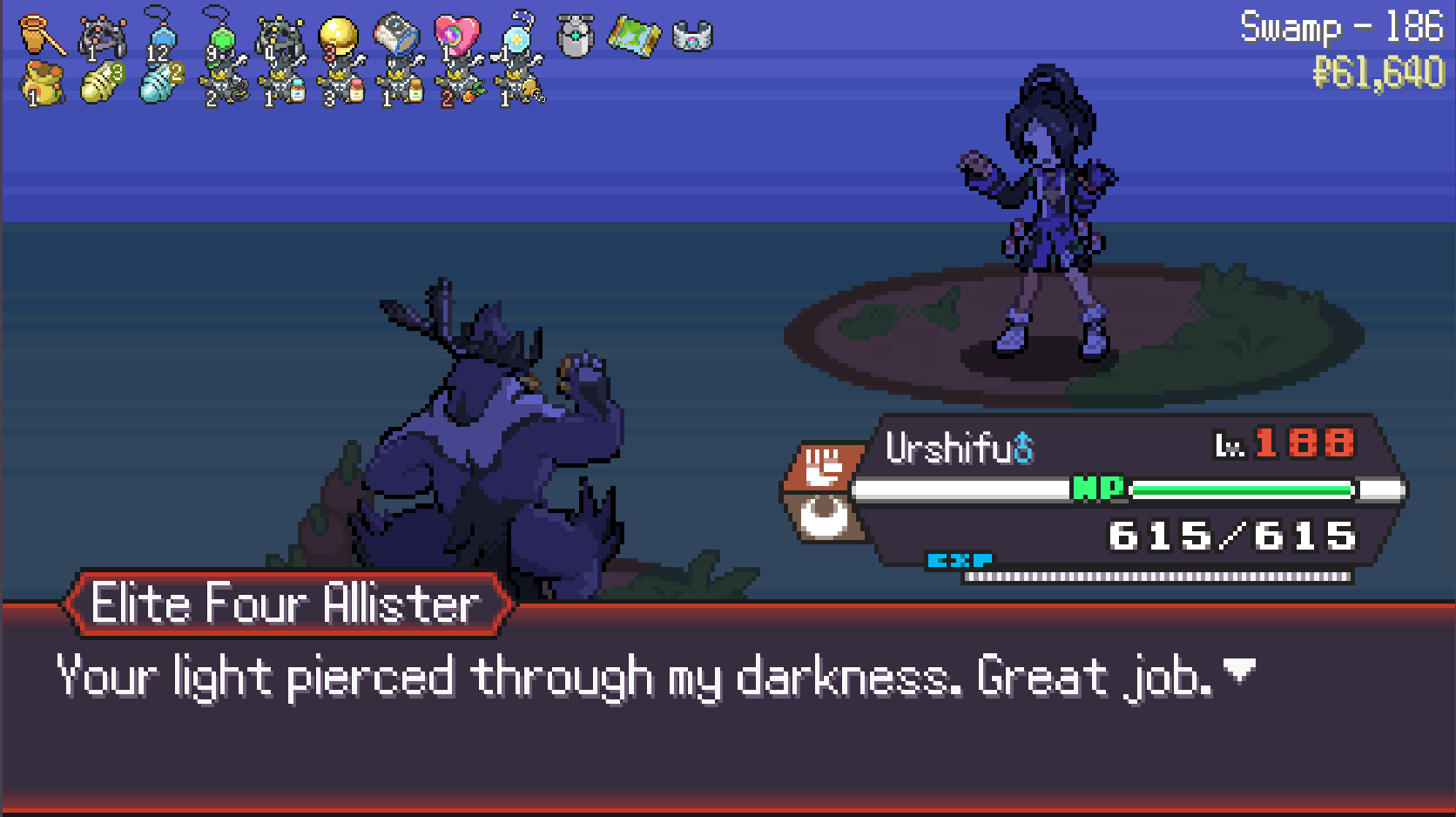Screen dimensions: 1456x817
Task: Click the berry pouch icon
Action: point(42,84)
